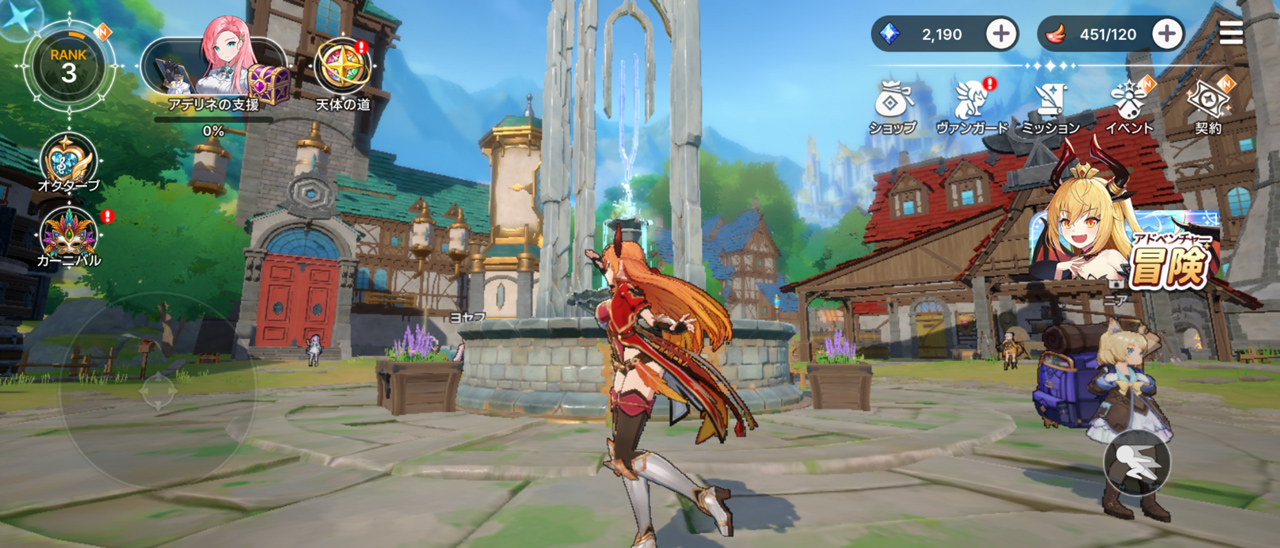Open the カーニバル carnival event

point(69,234)
